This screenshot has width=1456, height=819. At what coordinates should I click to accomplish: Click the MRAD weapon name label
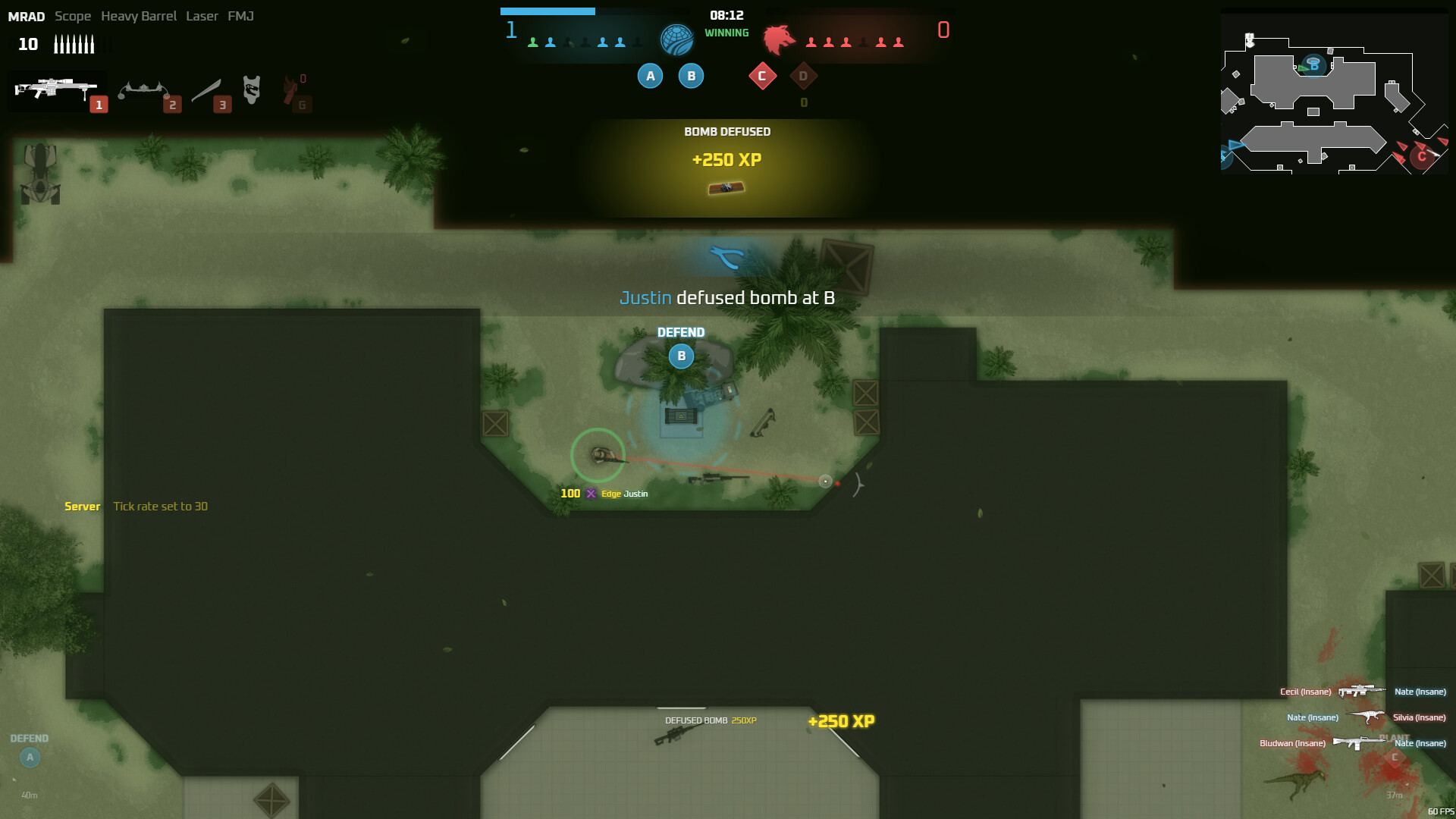click(27, 16)
